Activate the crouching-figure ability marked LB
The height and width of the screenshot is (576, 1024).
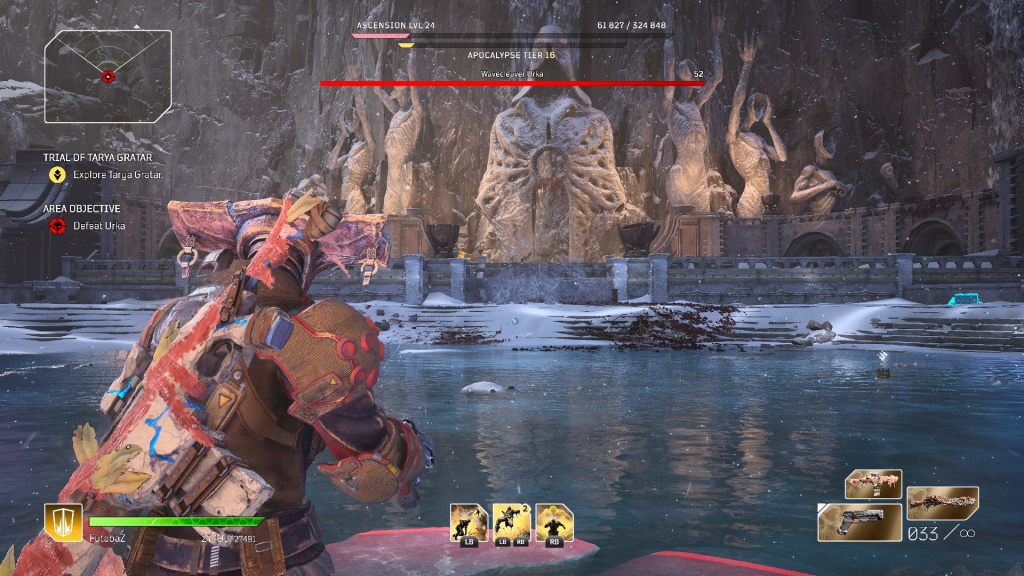click(x=468, y=522)
